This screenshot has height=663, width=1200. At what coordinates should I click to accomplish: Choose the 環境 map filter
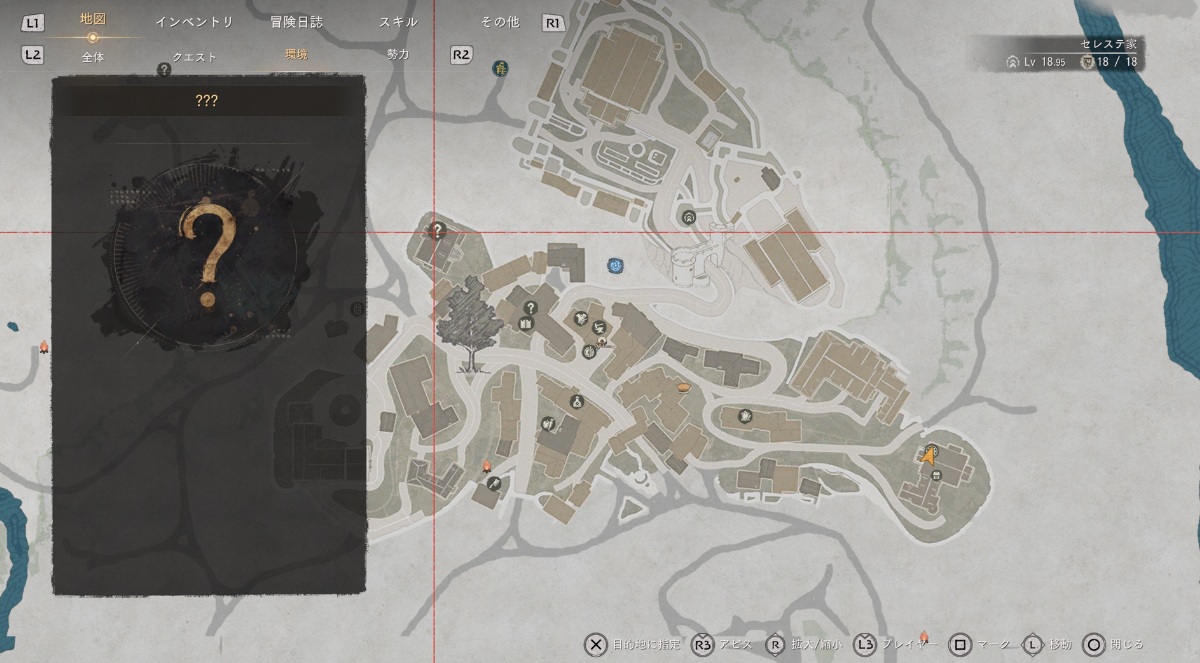pyautogui.click(x=297, y=56)
